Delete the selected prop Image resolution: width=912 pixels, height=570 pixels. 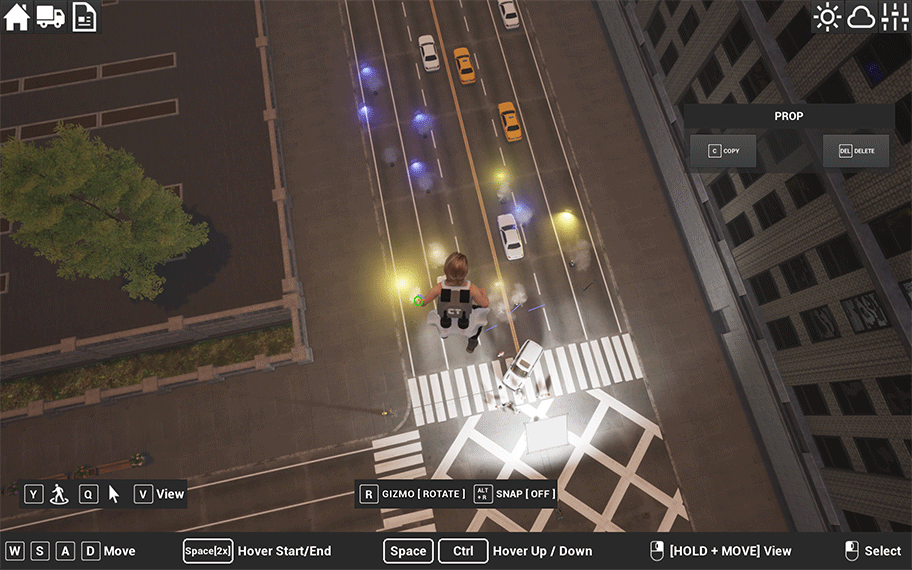click(x=856, y=151)
